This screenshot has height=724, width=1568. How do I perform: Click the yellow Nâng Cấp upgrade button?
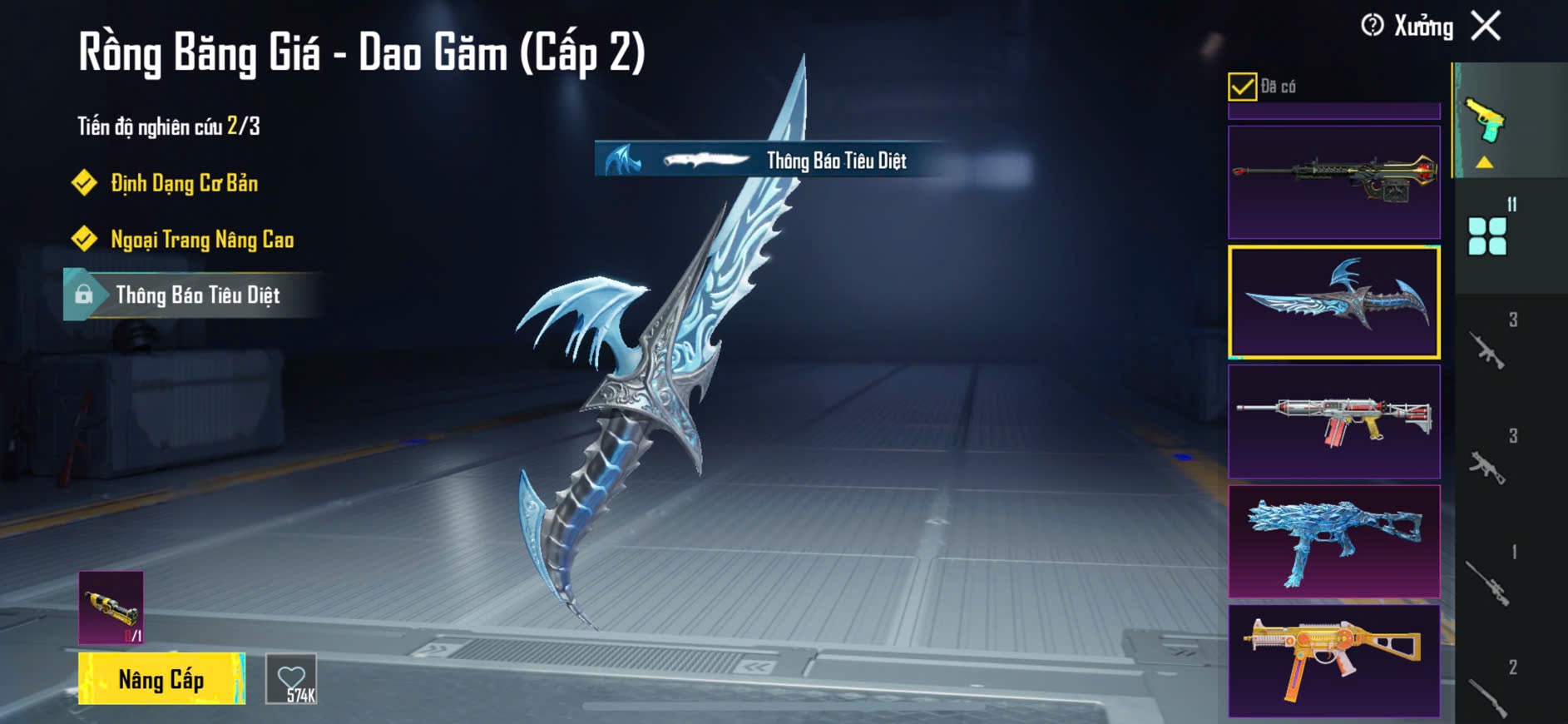pos(161,679)
